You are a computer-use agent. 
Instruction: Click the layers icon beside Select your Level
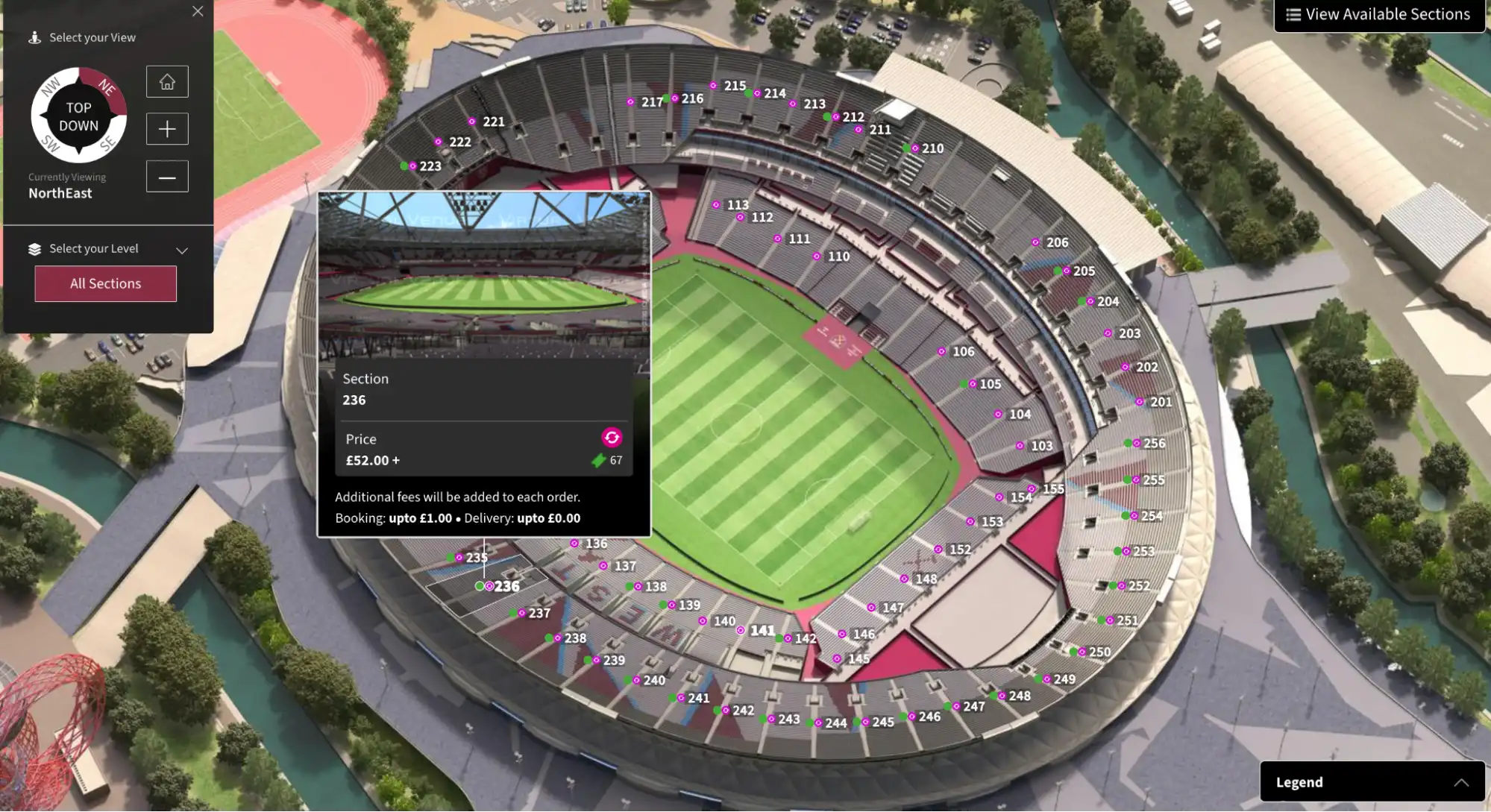(35, 247)
